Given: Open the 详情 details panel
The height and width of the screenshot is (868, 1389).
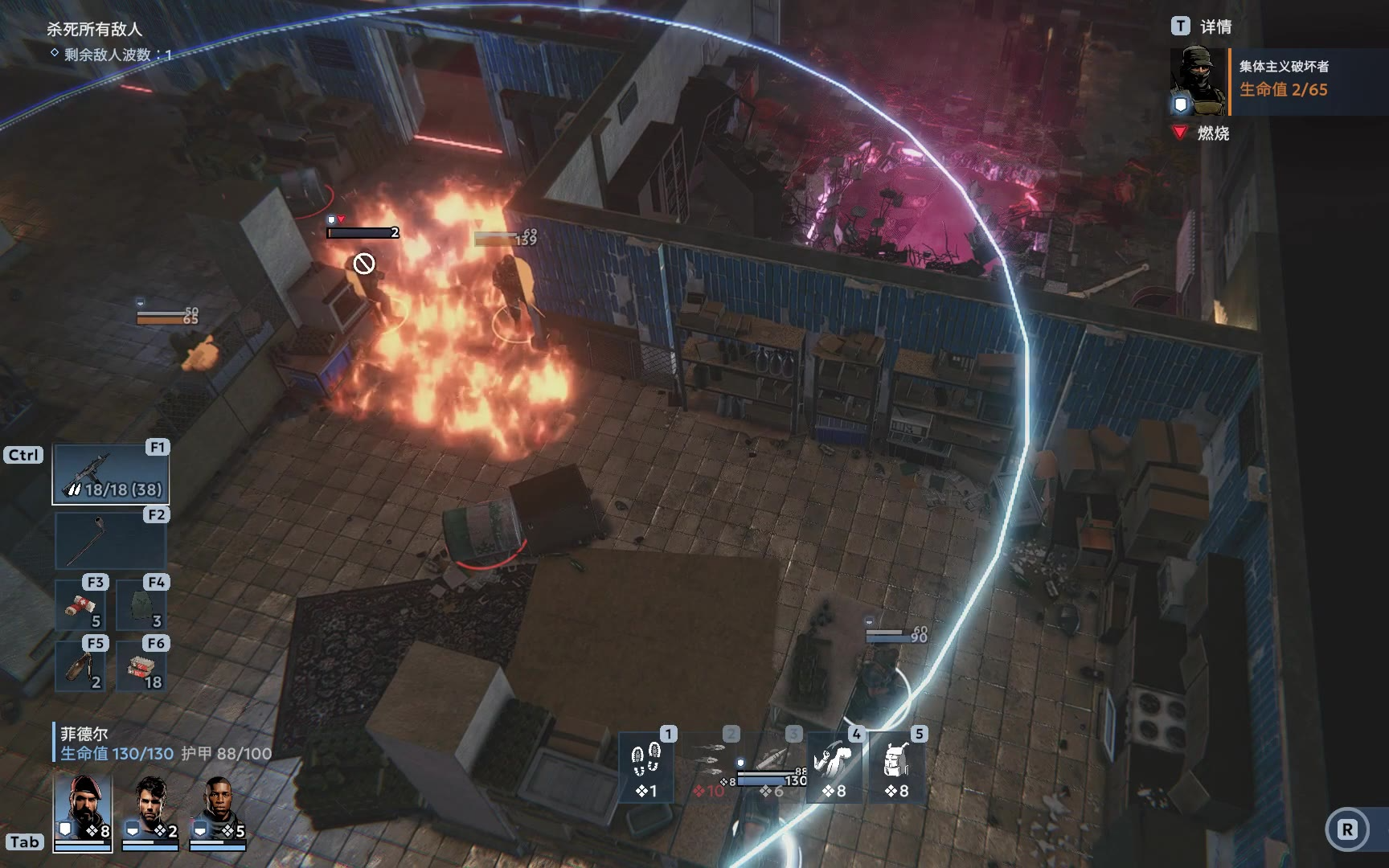Looking at the screenshot, I should [1202, 27].
